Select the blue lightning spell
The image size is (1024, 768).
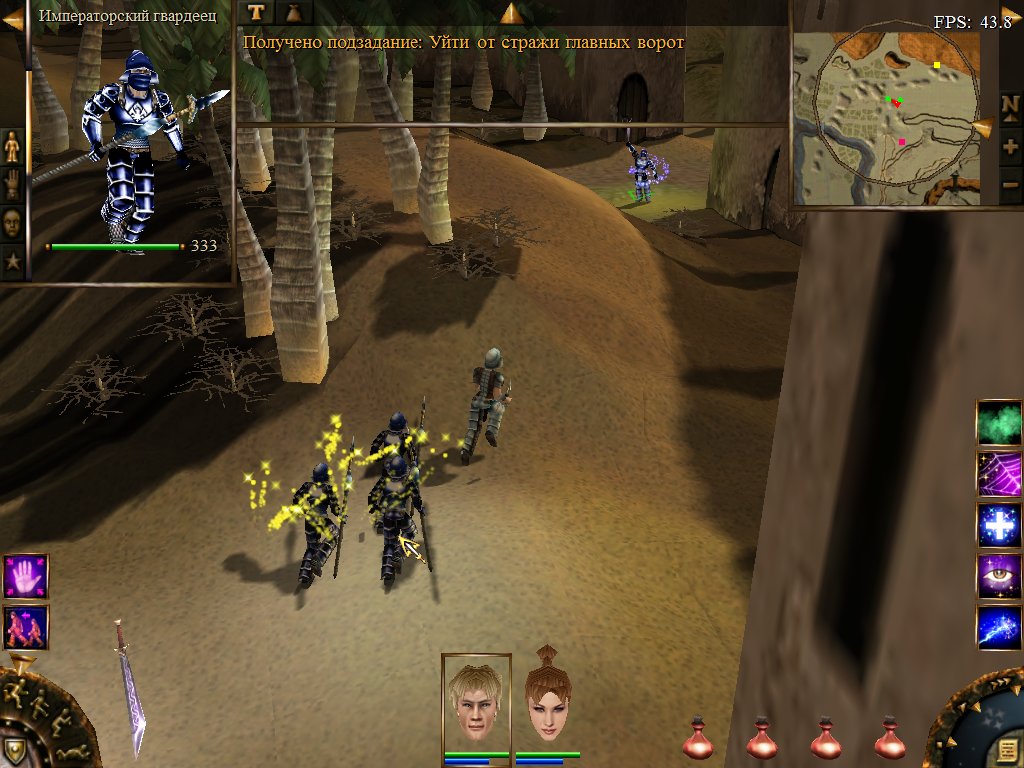coord(998,628)
